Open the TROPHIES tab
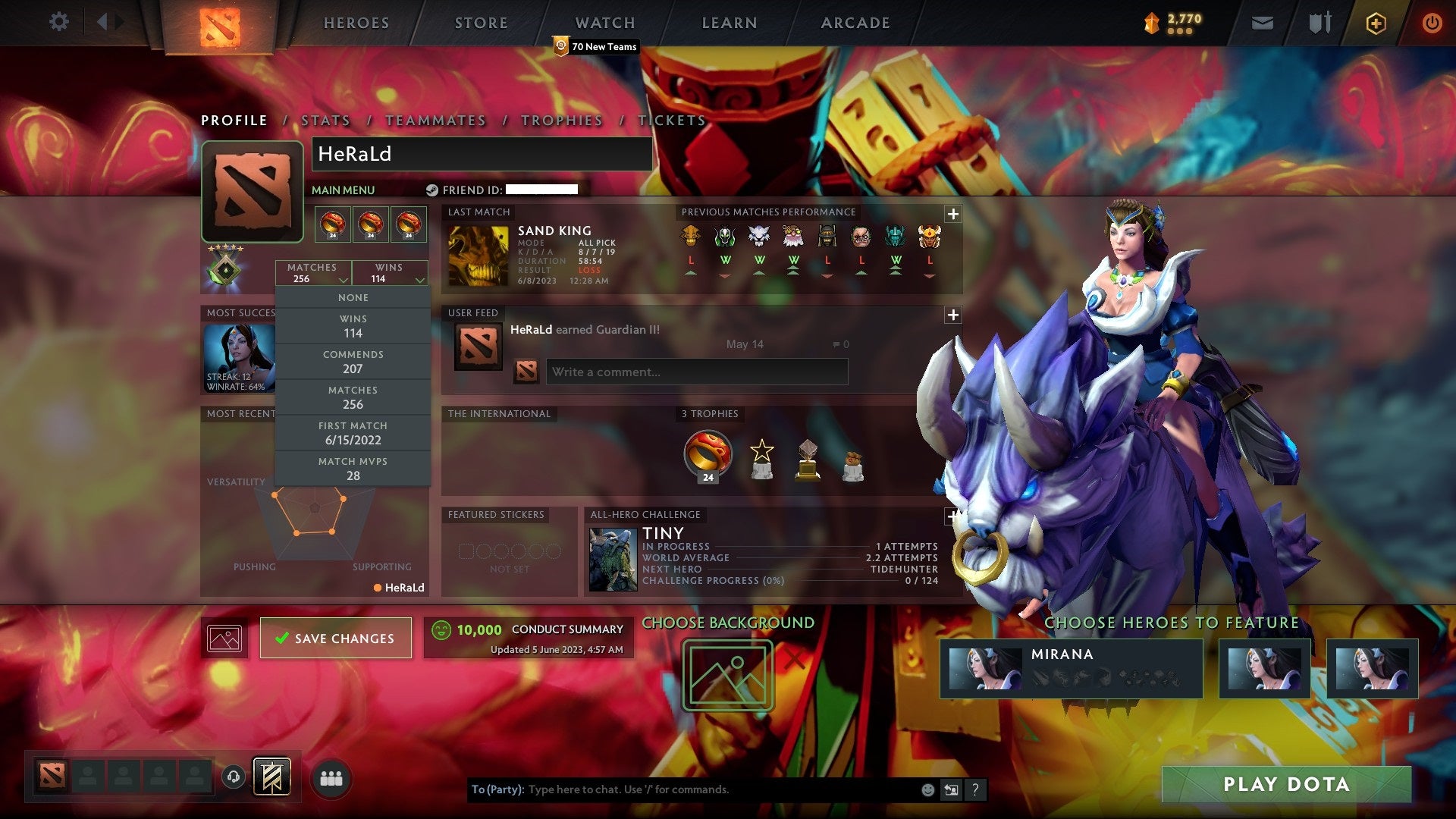The width and height of the screenshot is (1456, 819). point(561,120)
